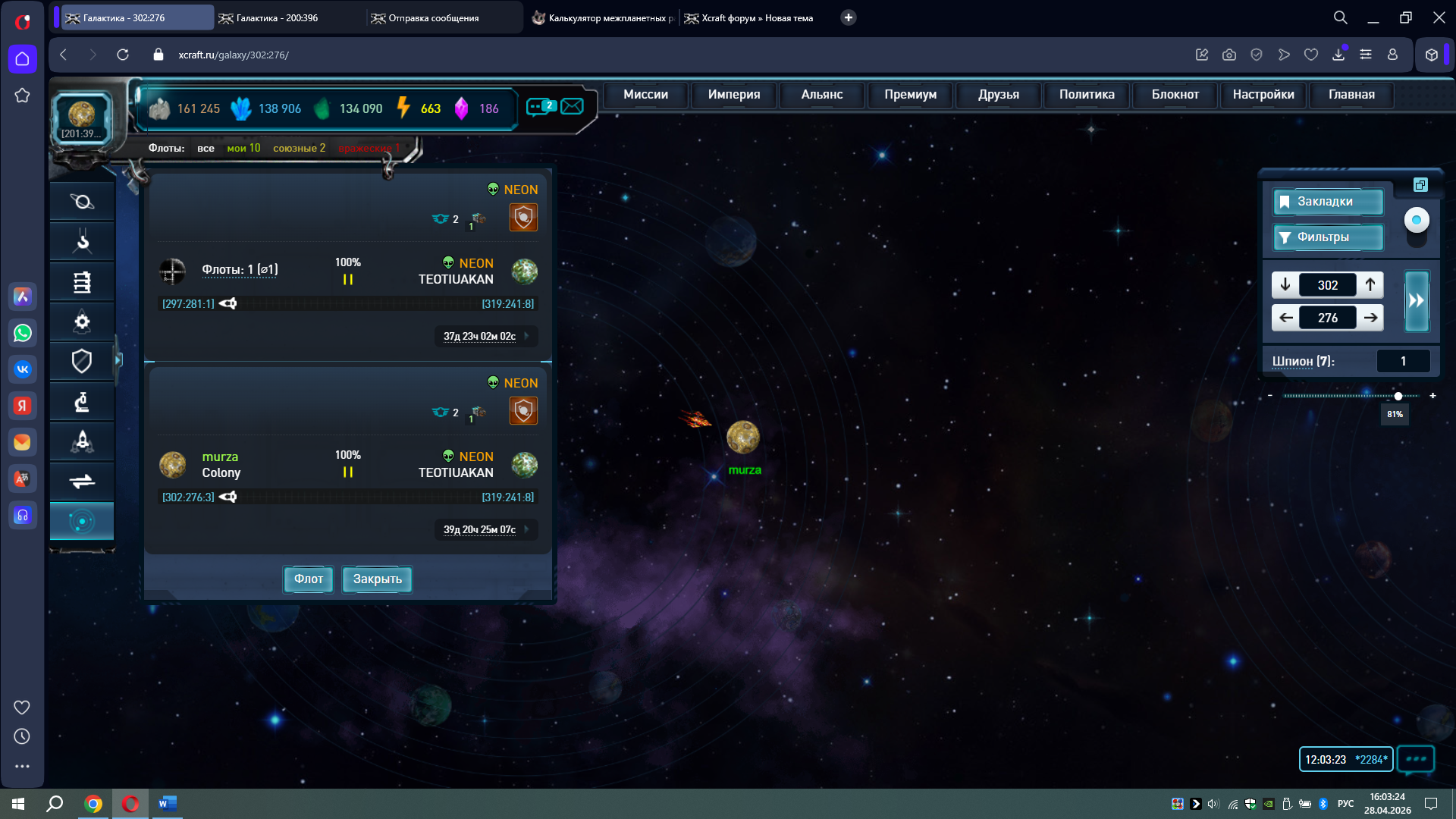Filter fleets by союзные

click(x=299, y=149)
